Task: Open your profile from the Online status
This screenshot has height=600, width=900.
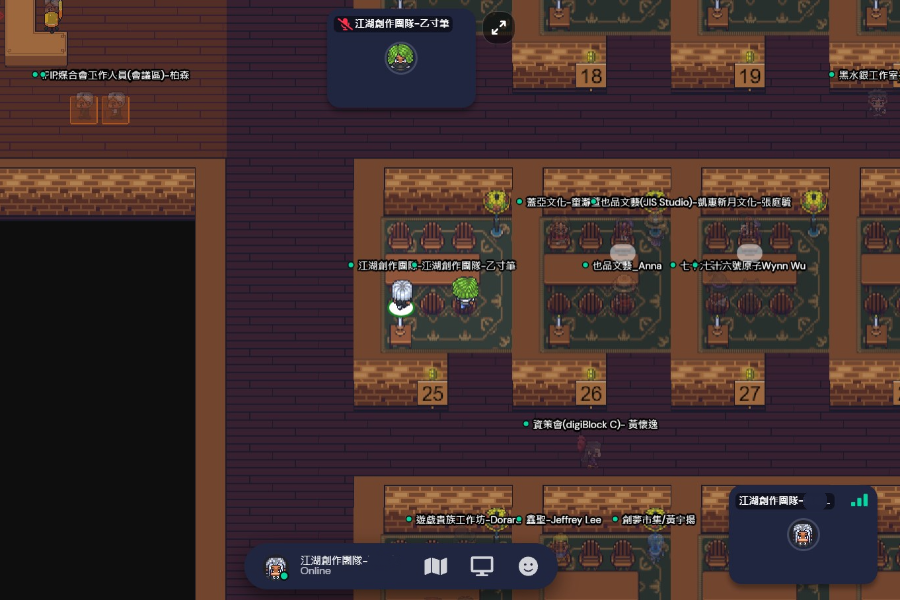Action: point(320,566)
